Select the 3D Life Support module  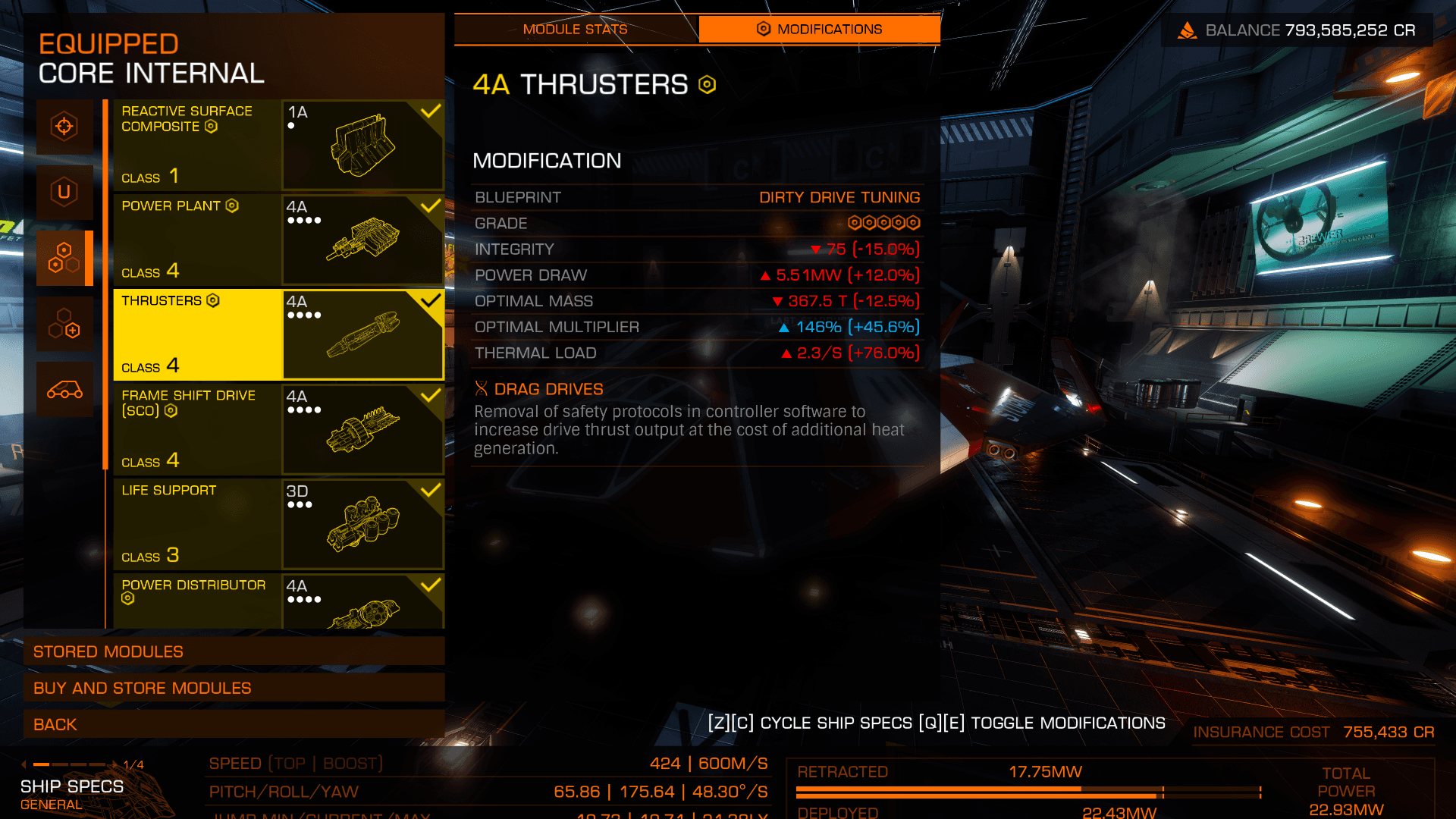278,524
